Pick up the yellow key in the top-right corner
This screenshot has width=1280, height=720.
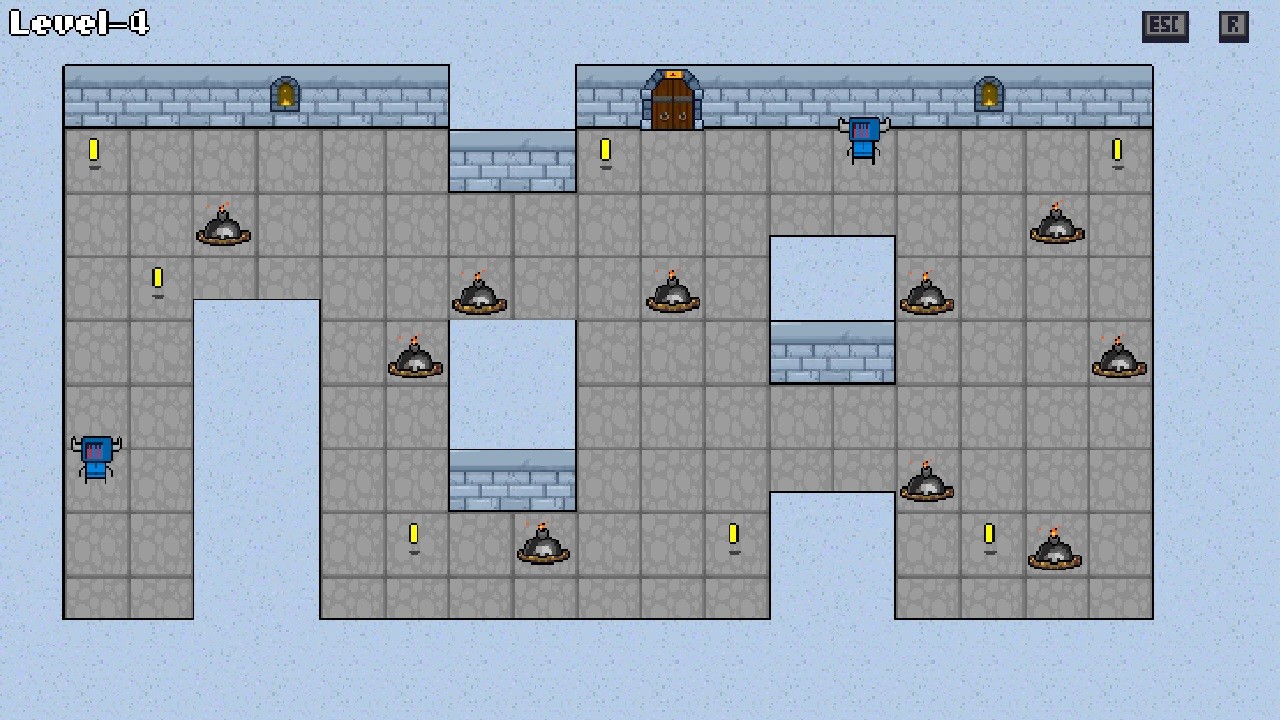(x=1117, y=151)
